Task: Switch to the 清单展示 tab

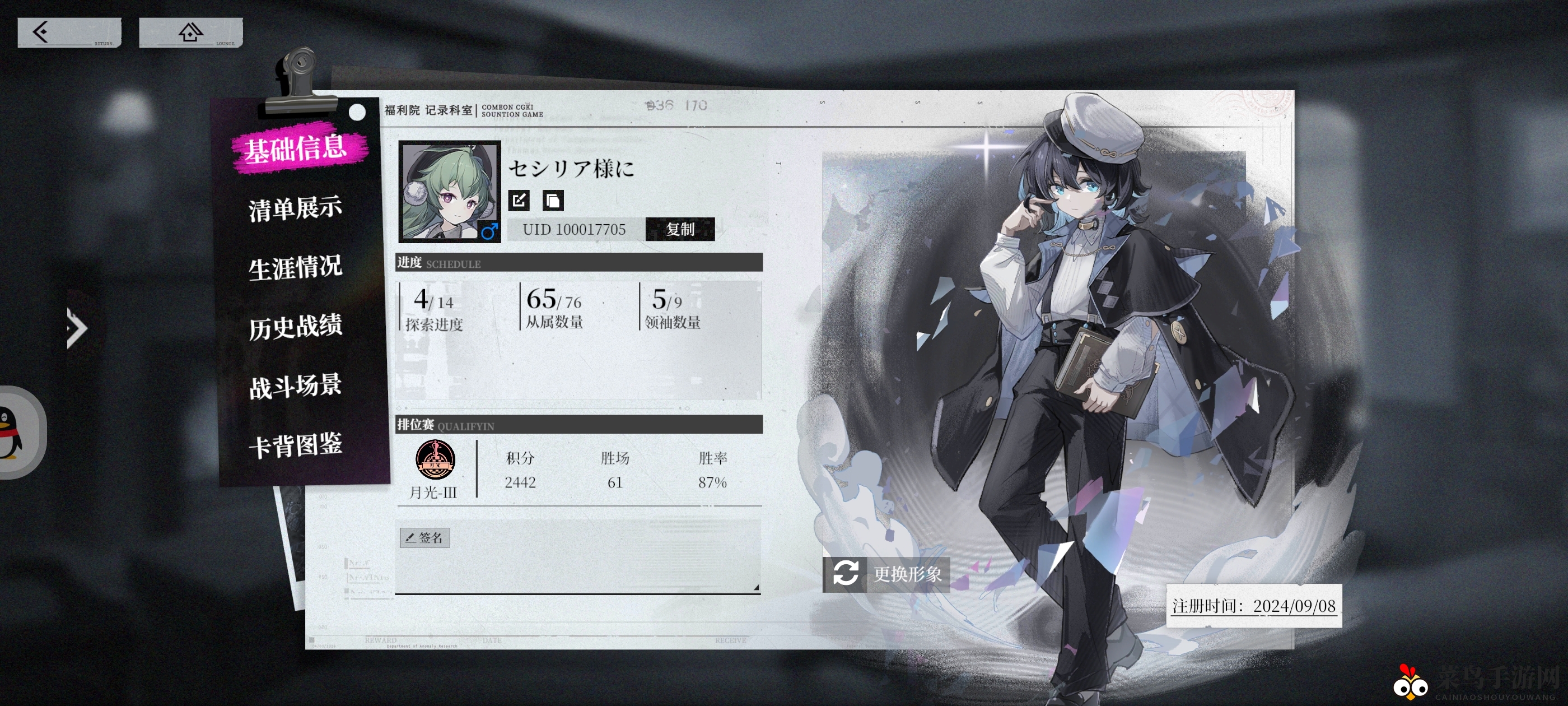Action: 295,208
